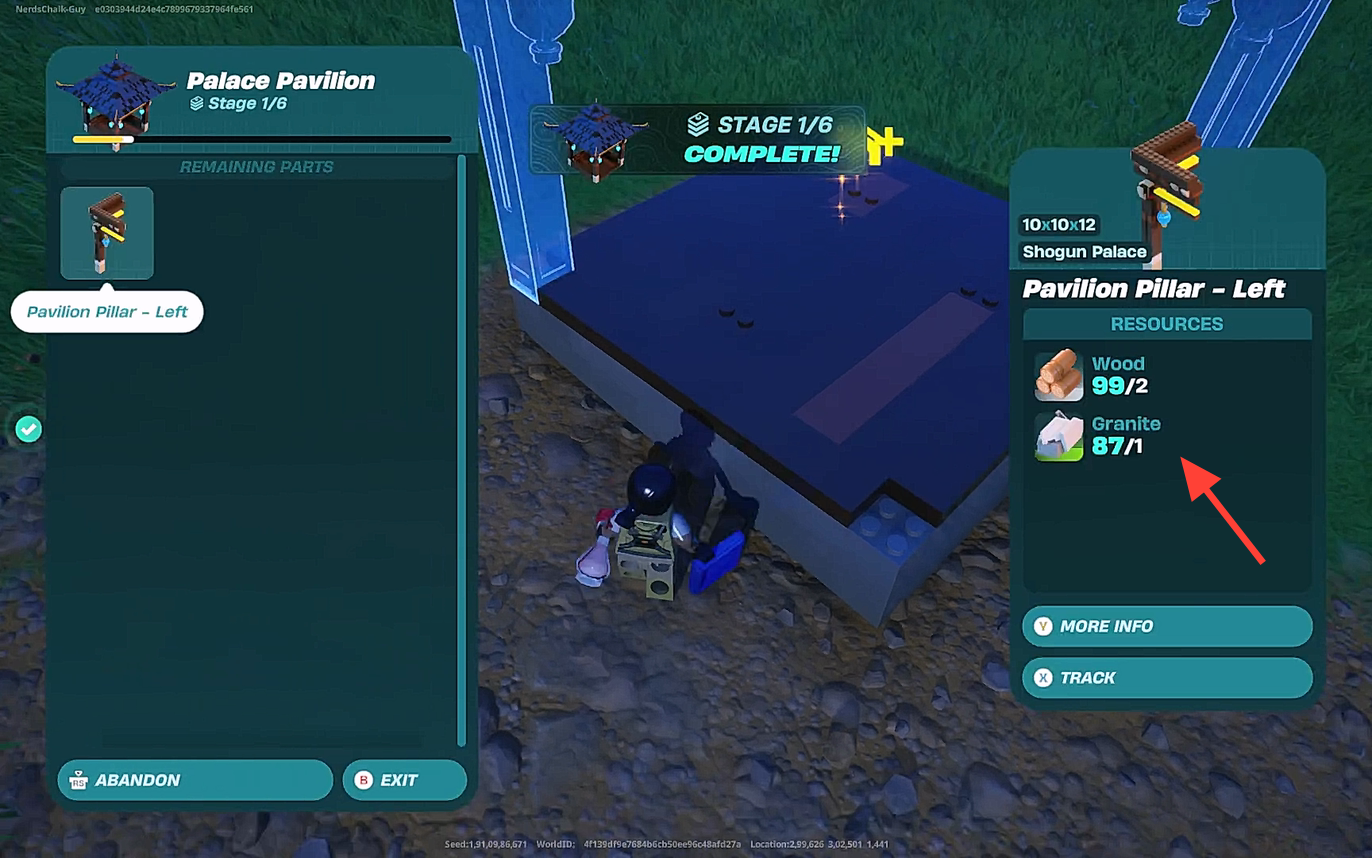Click the green checkmark badge
1372x858 pixels.
[29, 430]
